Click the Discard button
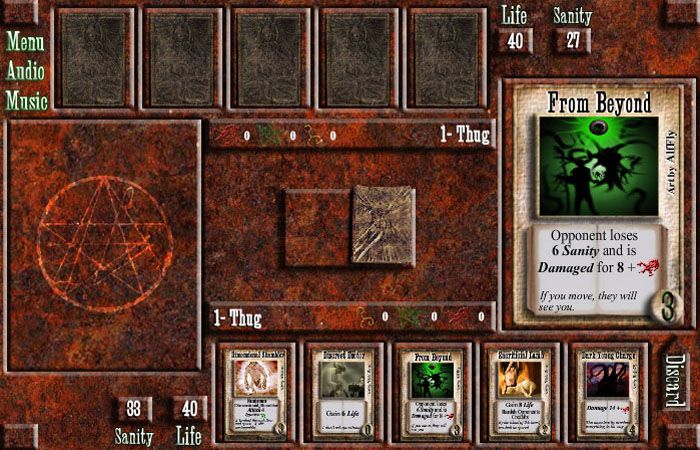 pos(675,380)
